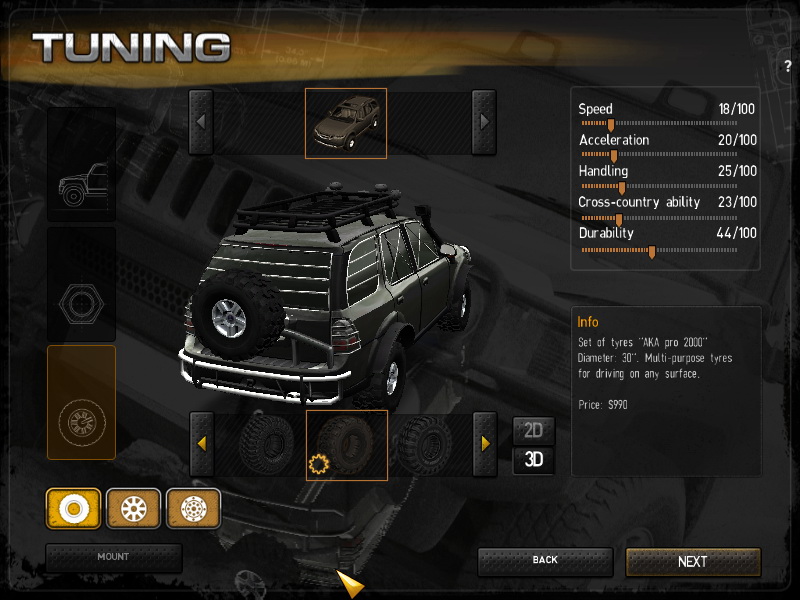Choose the spoked rim subcategory icon
The width and height of the screenshot is (800, 600).
tap(133, 508)
